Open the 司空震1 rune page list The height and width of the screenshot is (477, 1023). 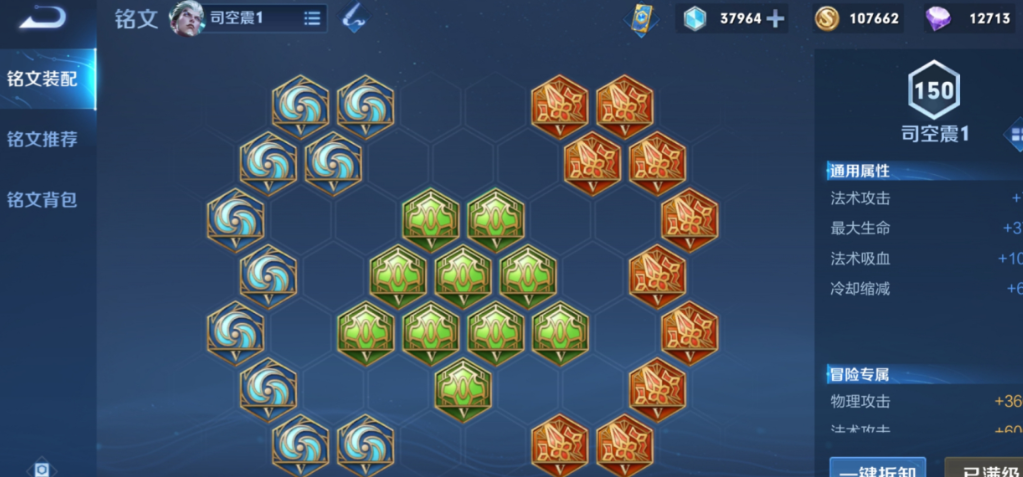coord(312,18)
